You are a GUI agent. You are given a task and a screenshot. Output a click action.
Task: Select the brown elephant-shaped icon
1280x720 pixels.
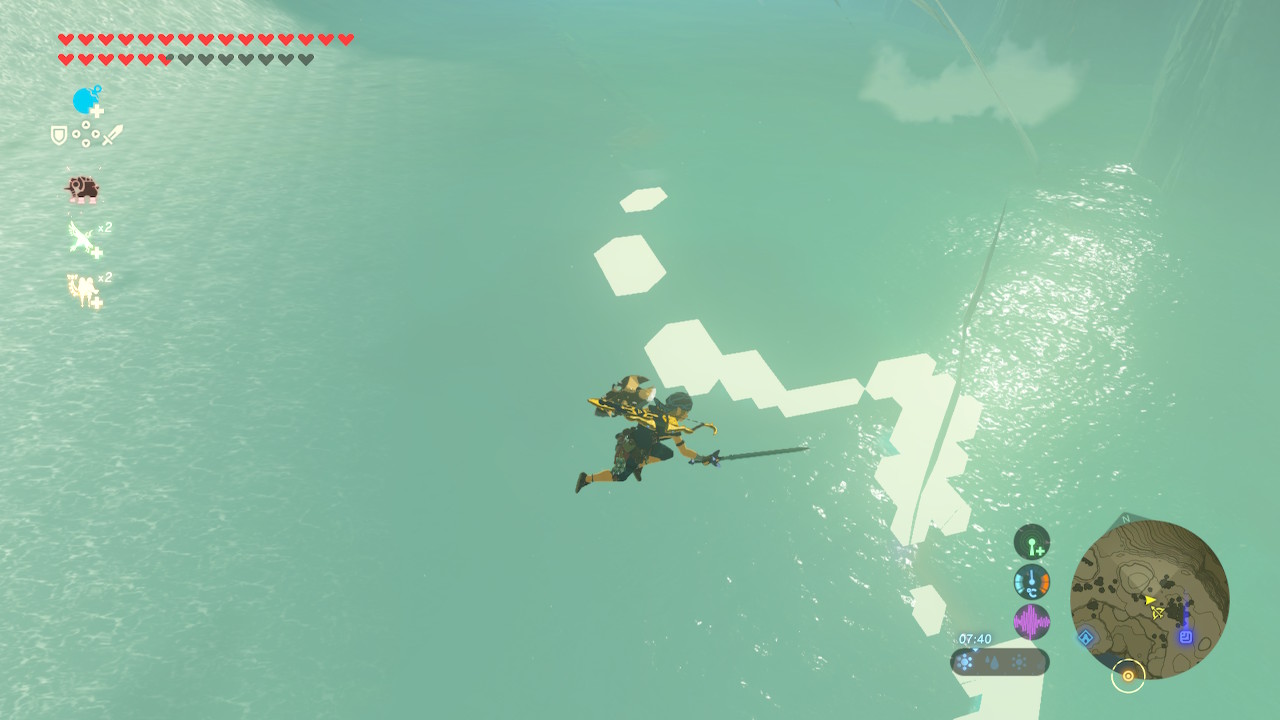coord(82,189)
